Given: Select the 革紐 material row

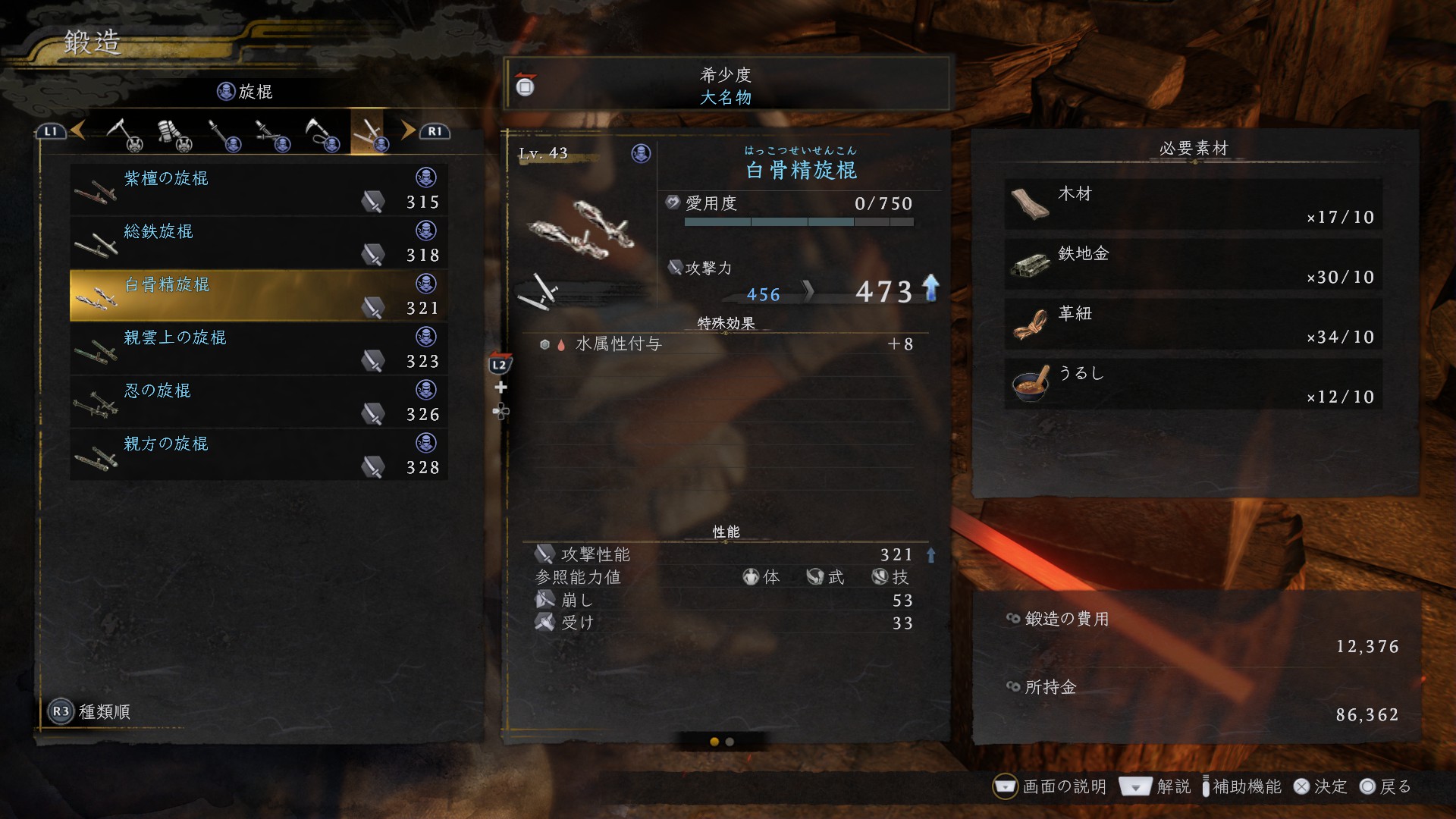Looking at the screenshot, I should point(1193,324).
